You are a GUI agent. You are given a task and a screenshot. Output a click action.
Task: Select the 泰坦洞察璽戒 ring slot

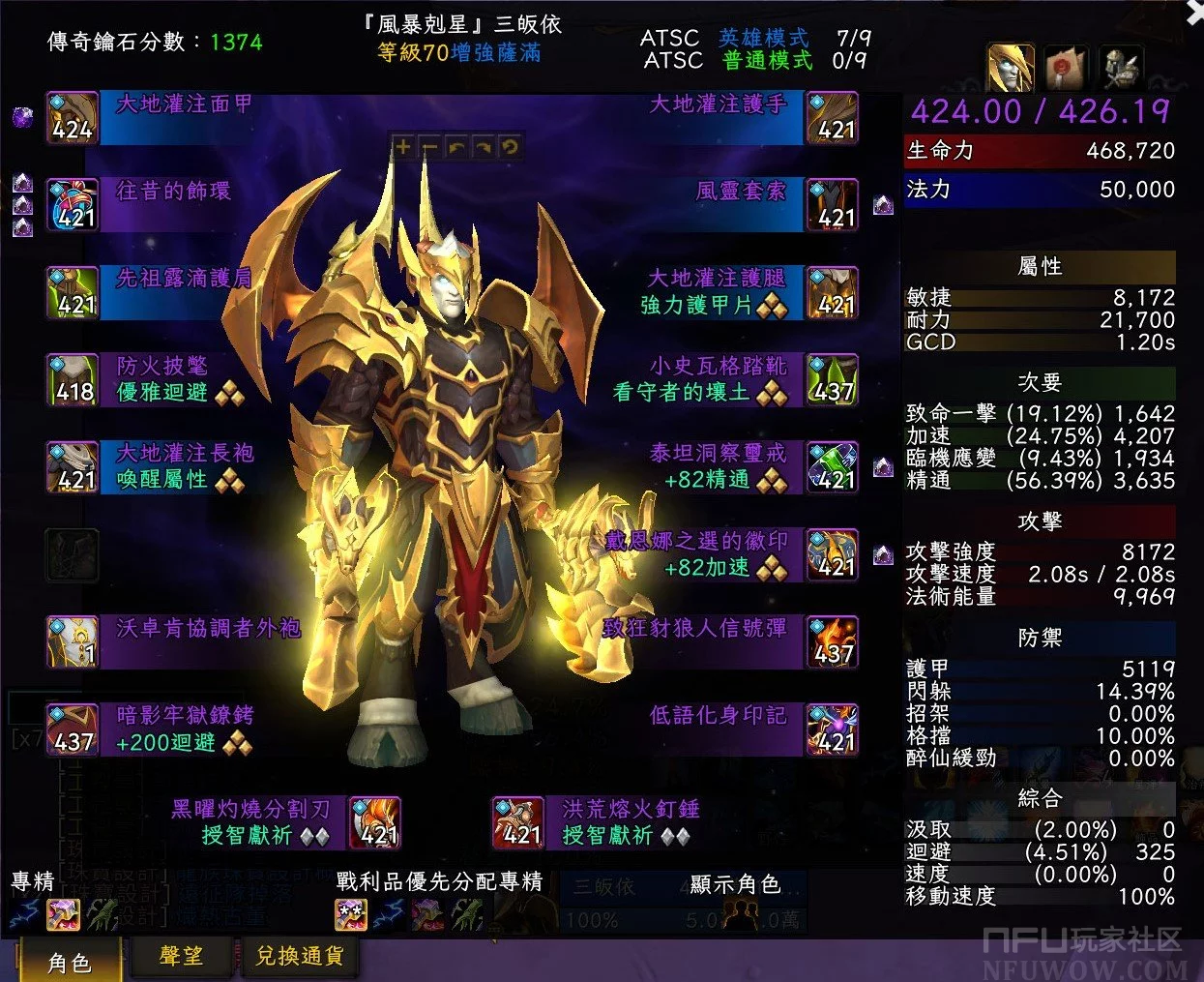(x=833, y=468)
